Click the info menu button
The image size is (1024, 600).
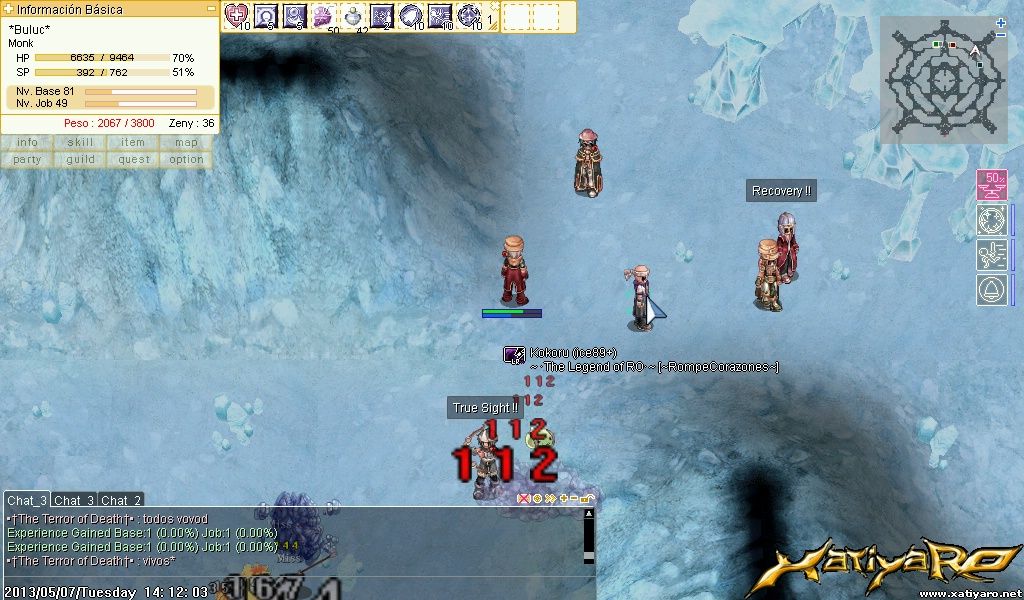click(27, 143)
